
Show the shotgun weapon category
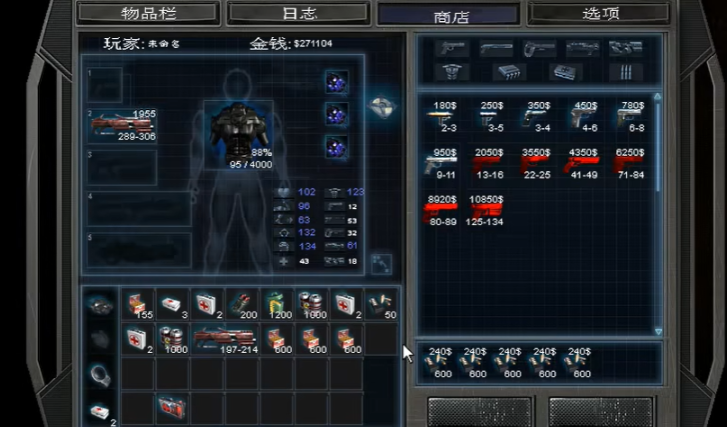496,48
